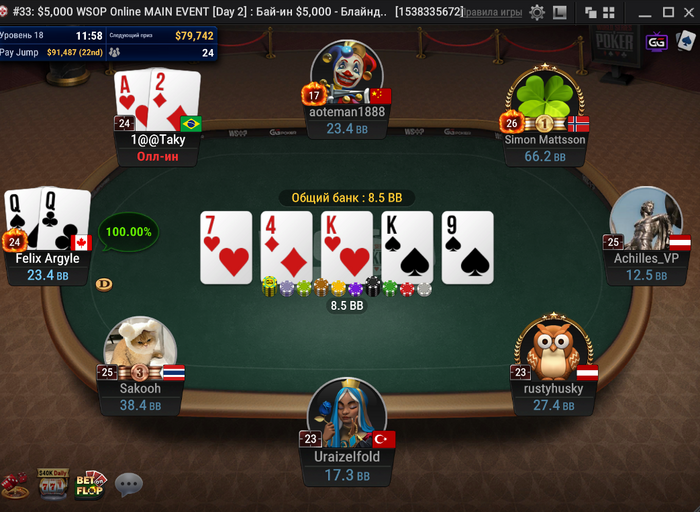View Sakooh's cat avatar

[x=141, y=347]
